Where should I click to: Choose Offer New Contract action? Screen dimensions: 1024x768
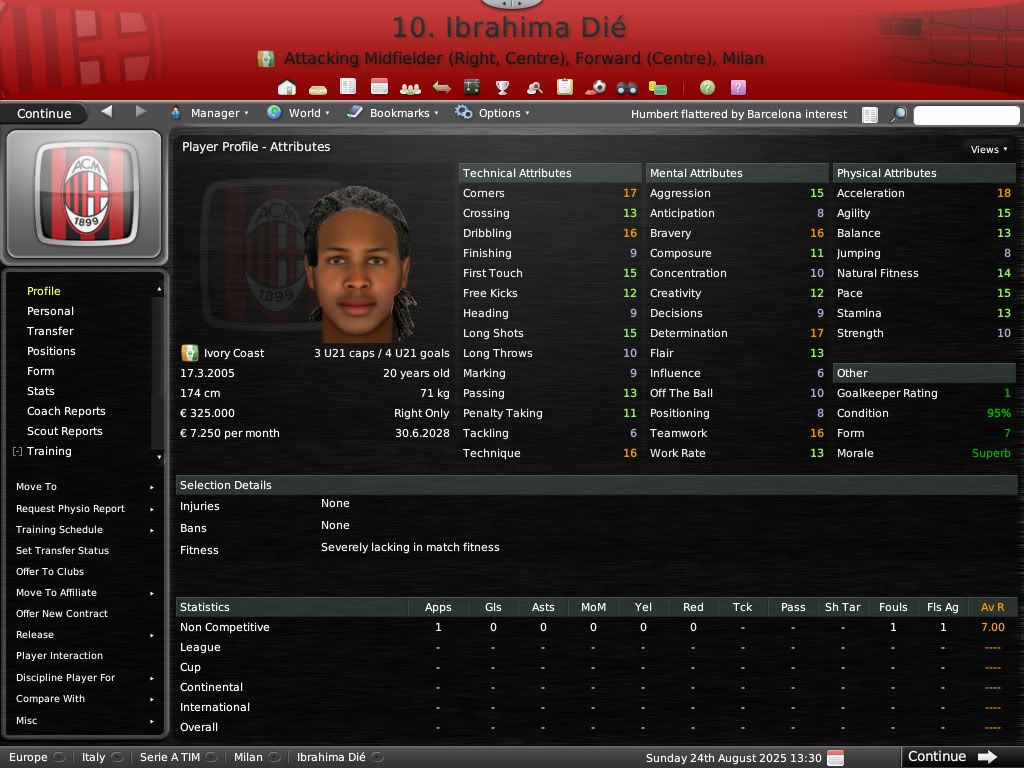point(62,614)
